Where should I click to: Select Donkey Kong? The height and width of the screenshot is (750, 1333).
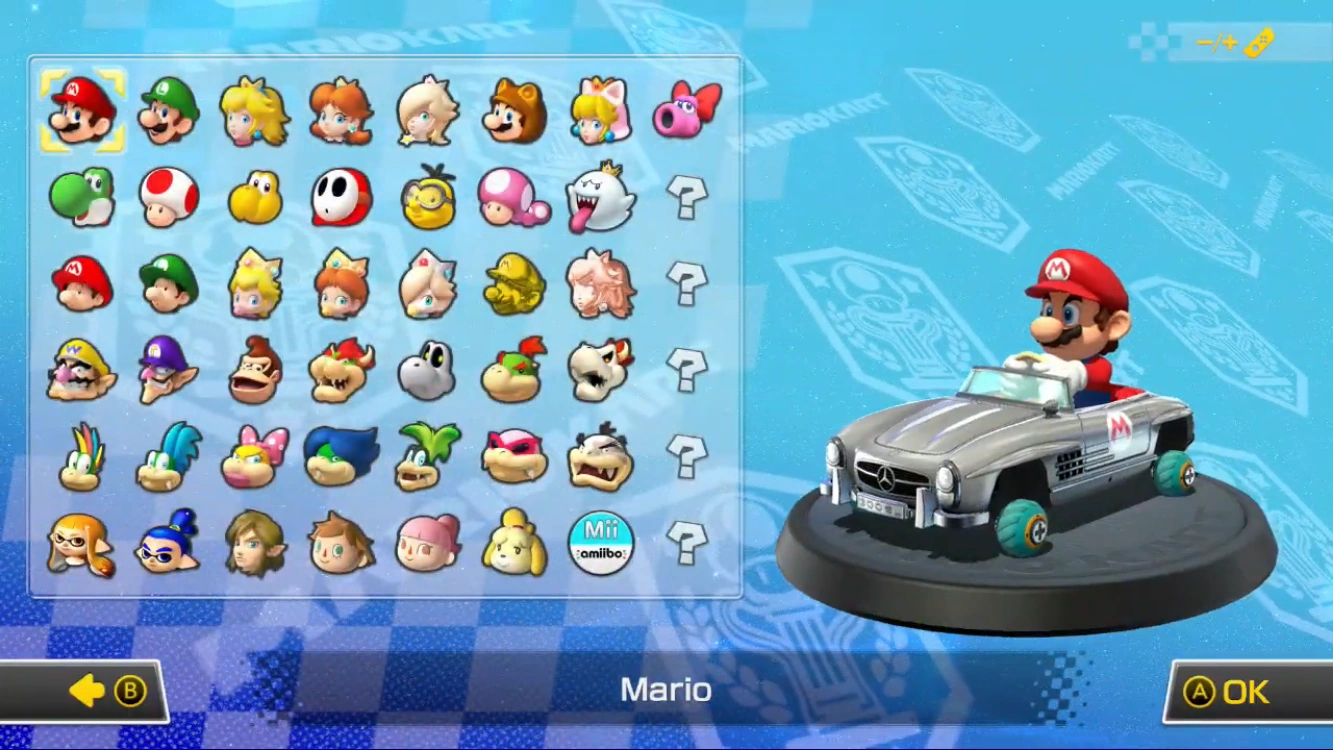(255, 370)
